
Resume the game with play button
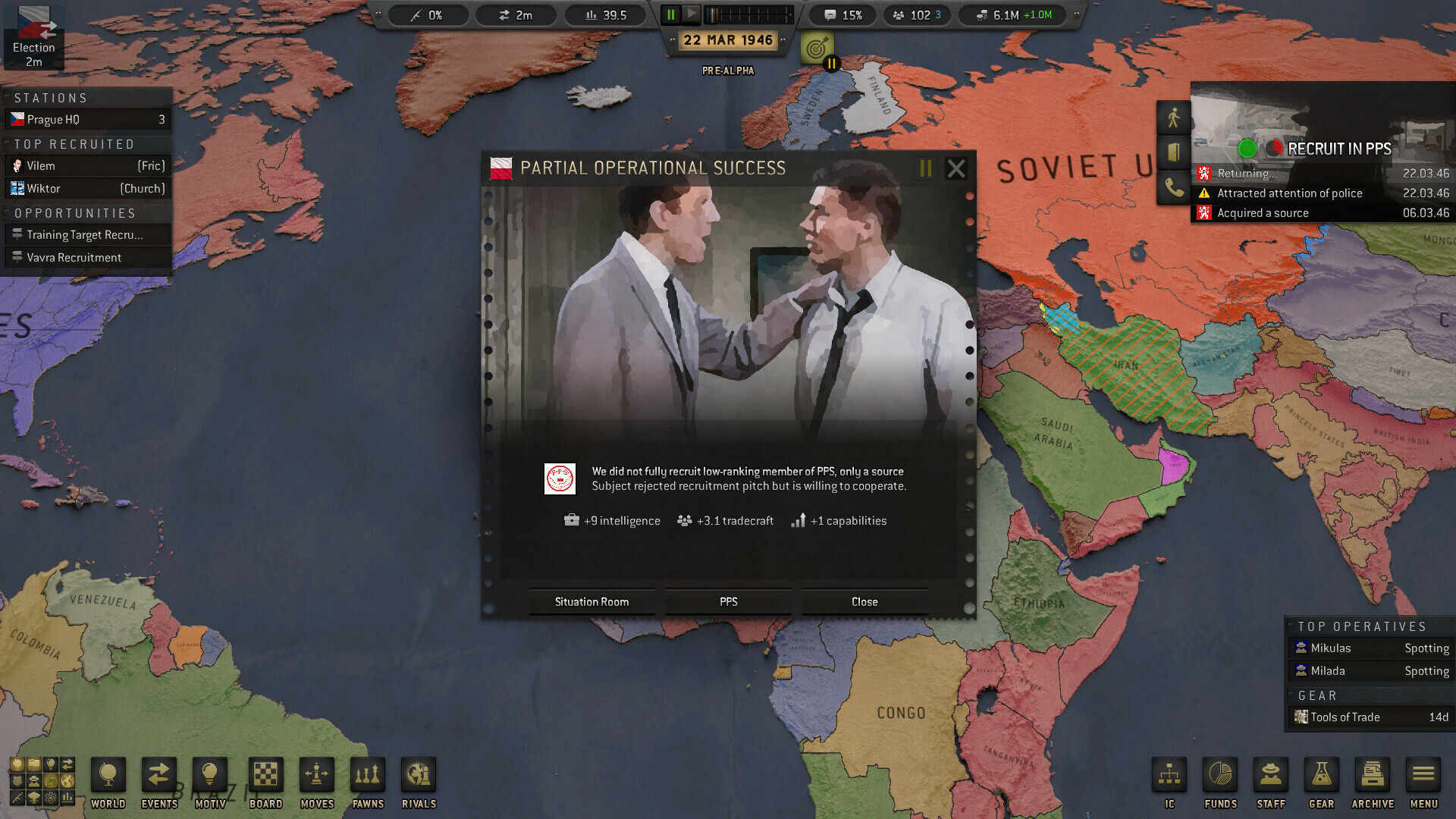692,14
